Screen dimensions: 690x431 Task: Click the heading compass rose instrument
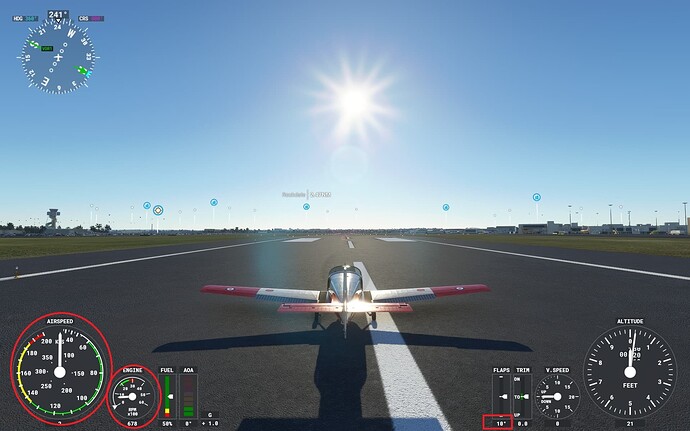[58, 57]
